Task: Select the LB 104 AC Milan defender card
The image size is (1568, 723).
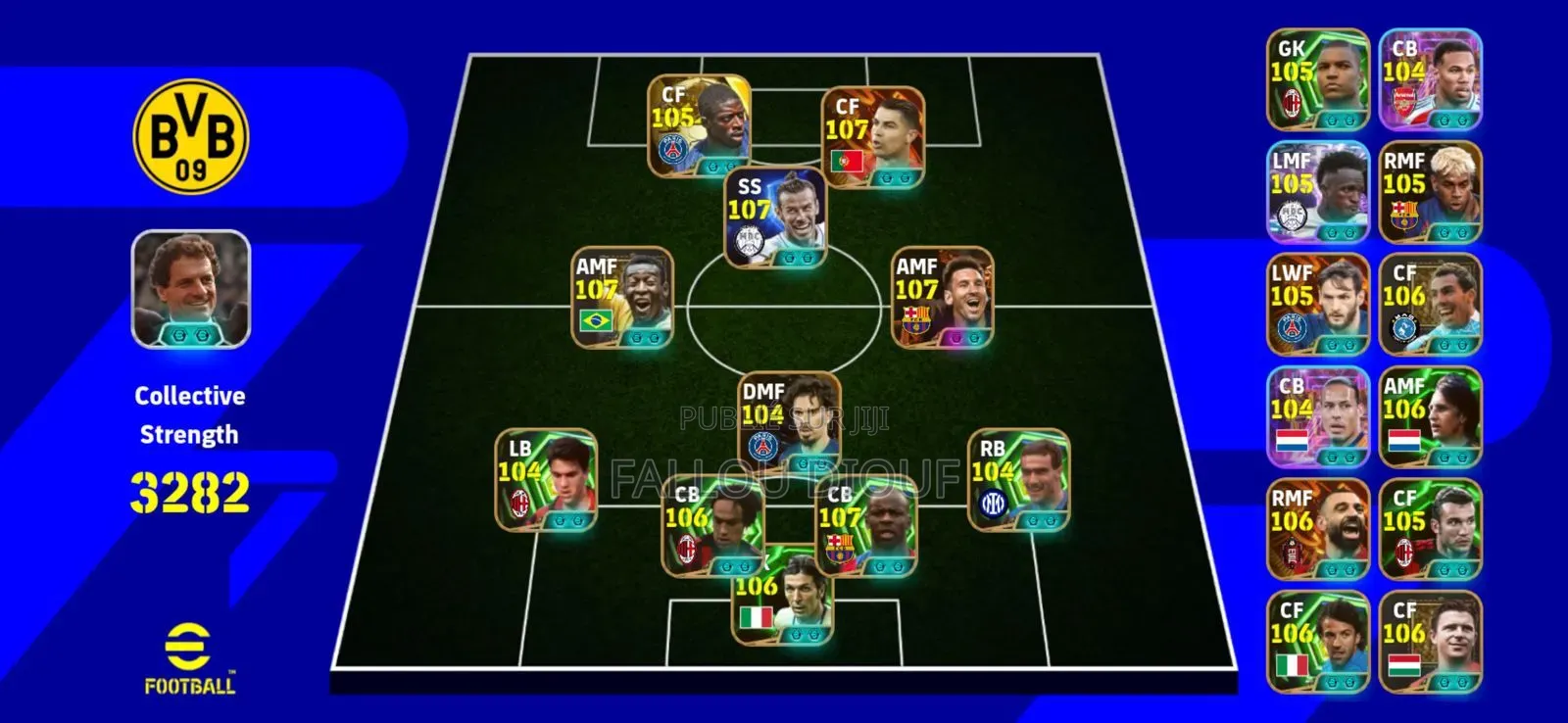Action: 545,480
